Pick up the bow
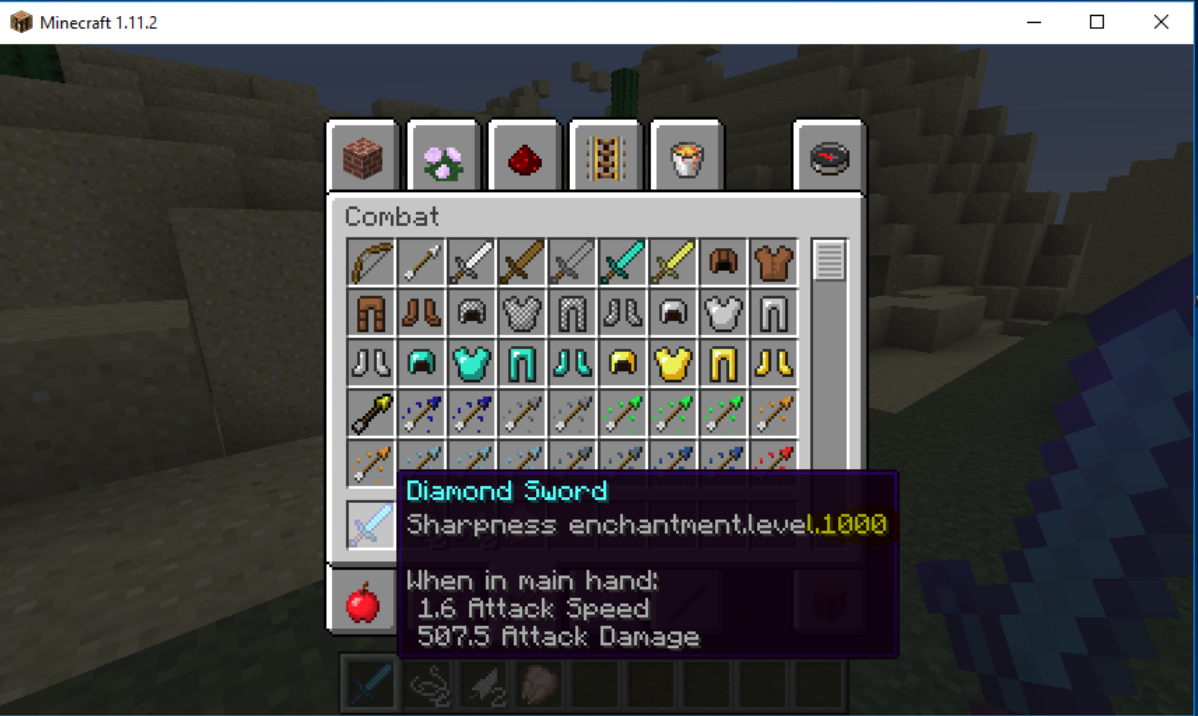The height and width of the screenshot is (716, 1198). pos(371,262)
